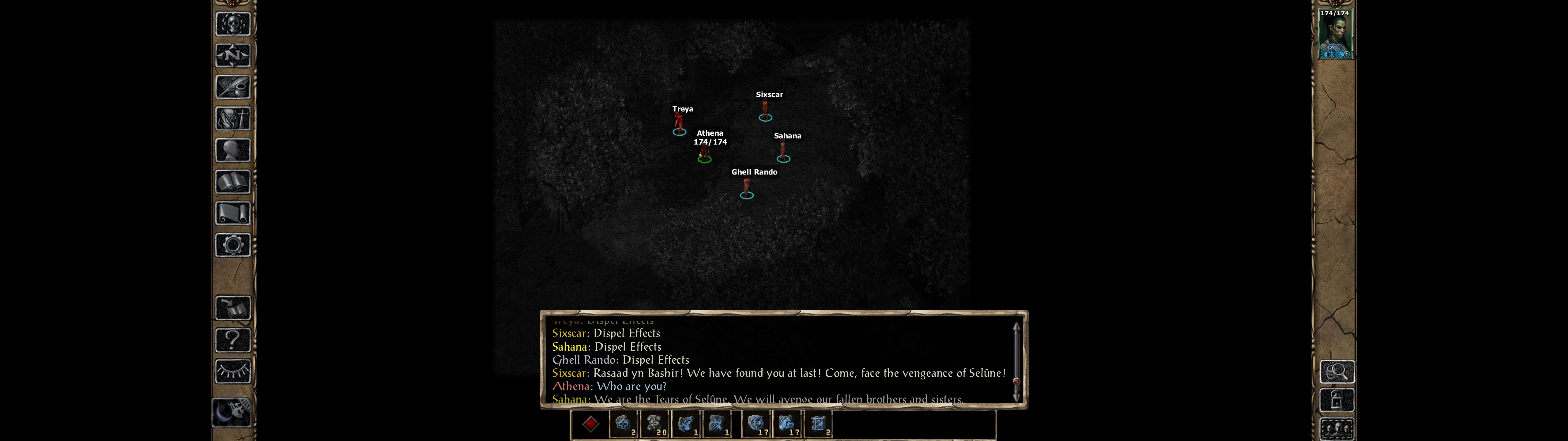Open the priest scroll button
Screen dimensions: 1568x441
click(233, 214)
